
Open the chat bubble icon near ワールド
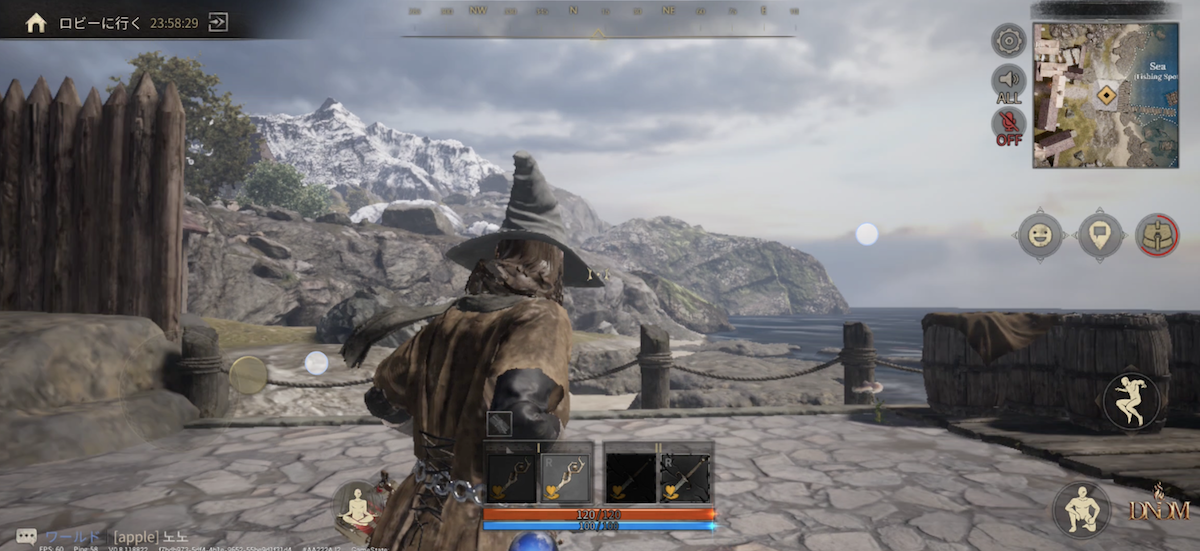pyautogui.click(x=27, y=536)
